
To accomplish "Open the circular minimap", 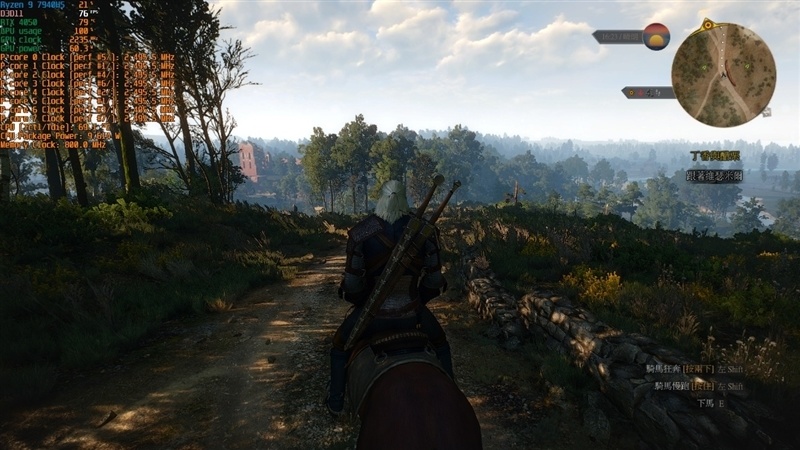I will pyautogui.click(x=723, y=73).
